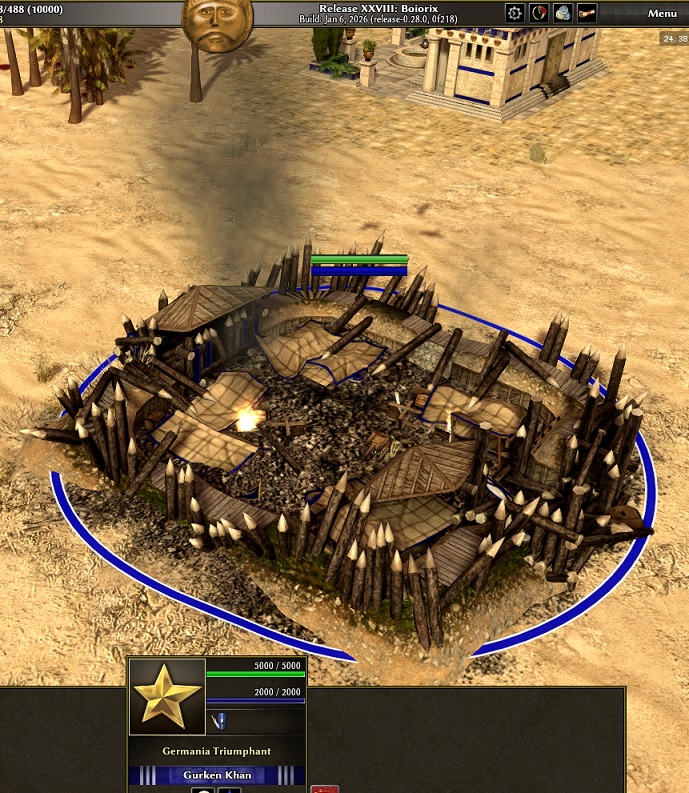Open the diplomacy shield icon
This screenshot has height=793, width=689.
coord(539,13)
